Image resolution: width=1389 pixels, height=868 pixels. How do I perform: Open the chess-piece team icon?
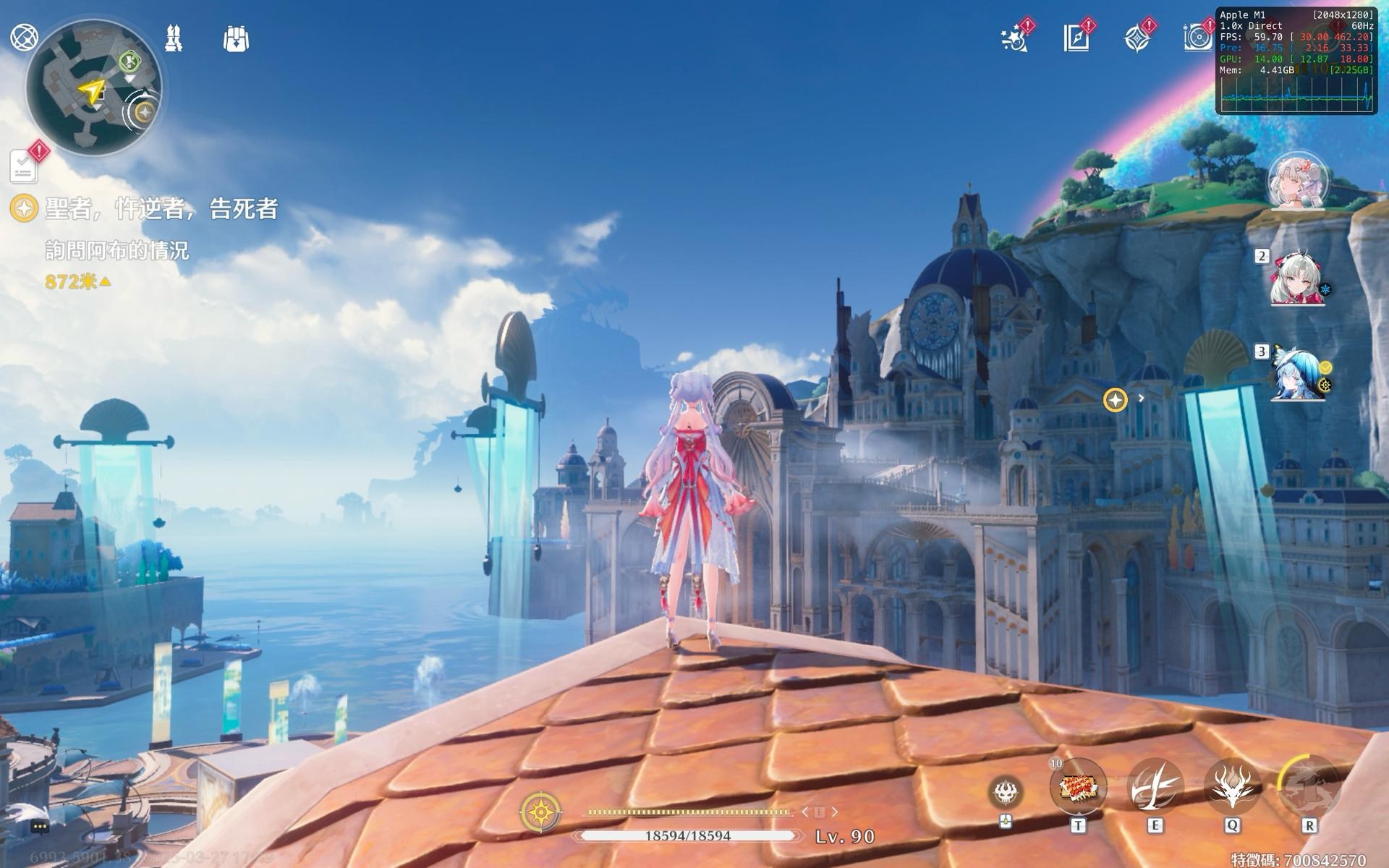[x=174, y=38]
